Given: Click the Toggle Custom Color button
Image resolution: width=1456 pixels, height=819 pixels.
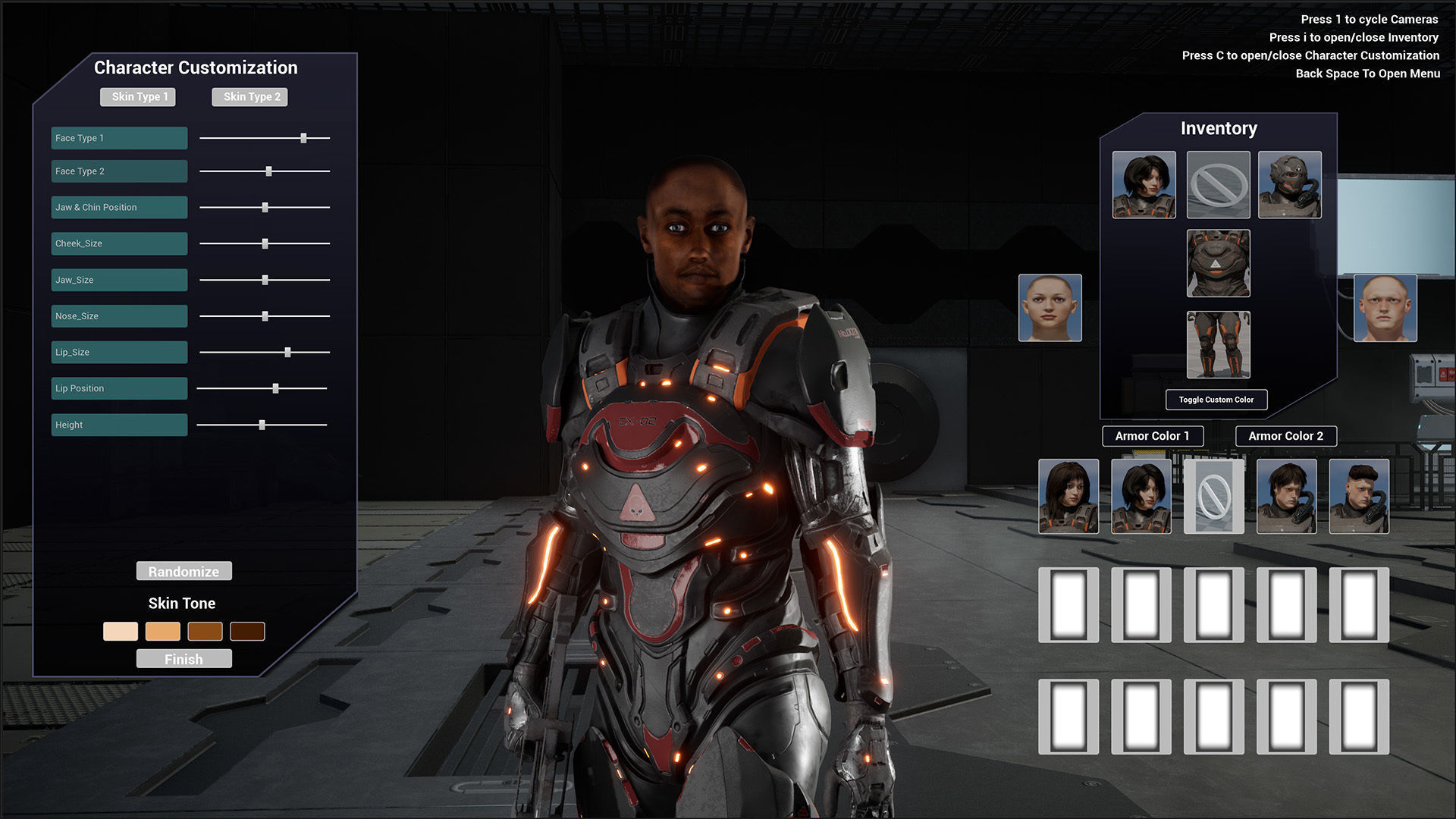Looking at the screenshot, I should [1216, 400].
